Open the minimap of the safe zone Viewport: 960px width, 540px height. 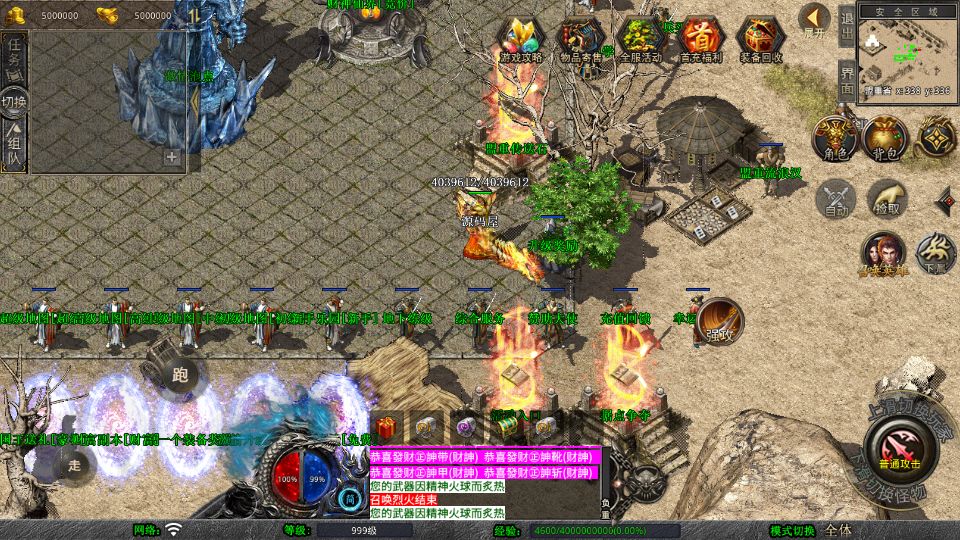click(906, 50)
